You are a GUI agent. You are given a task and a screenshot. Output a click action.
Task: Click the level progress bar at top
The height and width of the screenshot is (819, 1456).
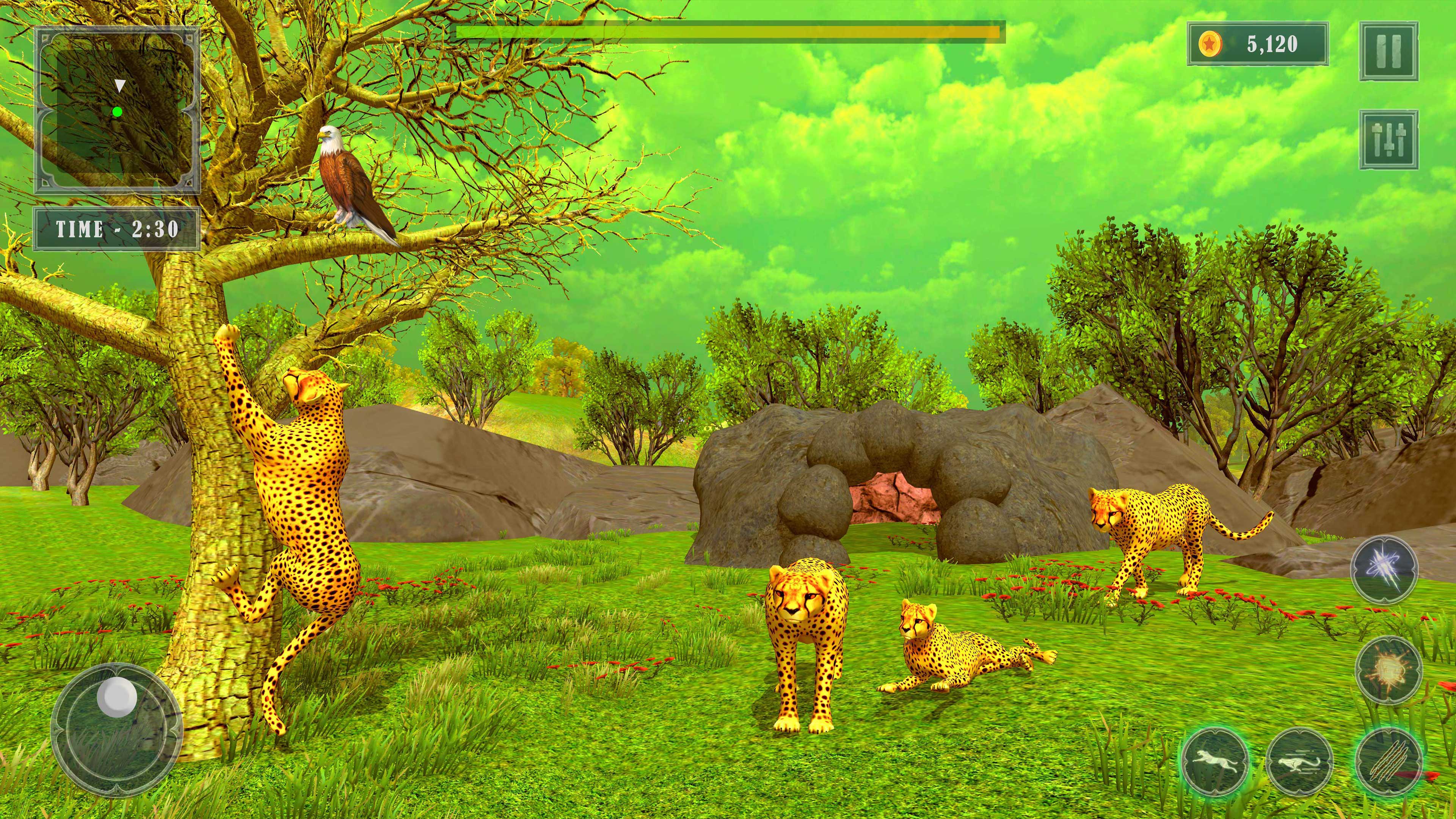pos(729,33)
